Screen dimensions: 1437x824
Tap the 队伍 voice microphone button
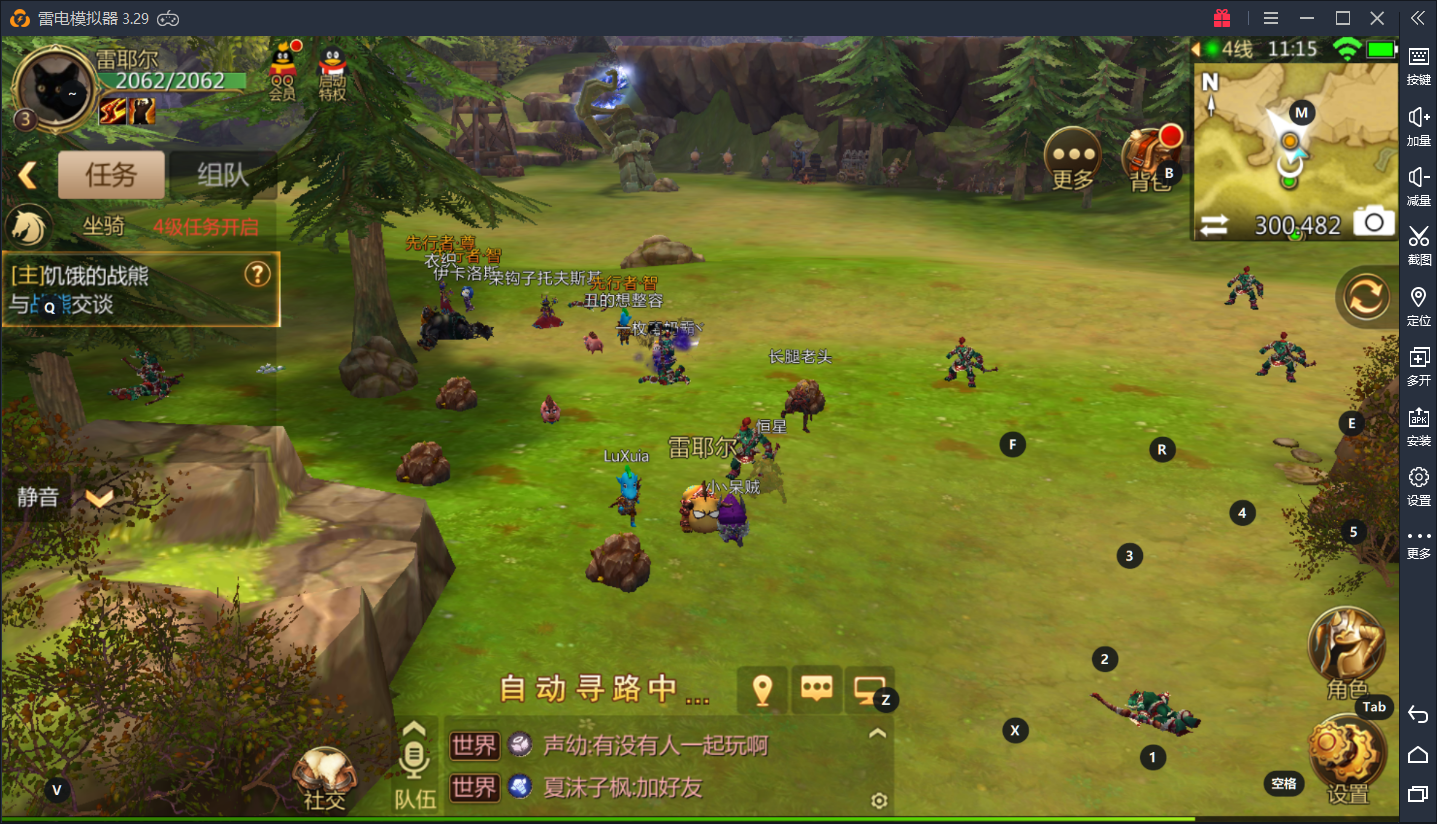pyautogui.click(x=414, y=764)
